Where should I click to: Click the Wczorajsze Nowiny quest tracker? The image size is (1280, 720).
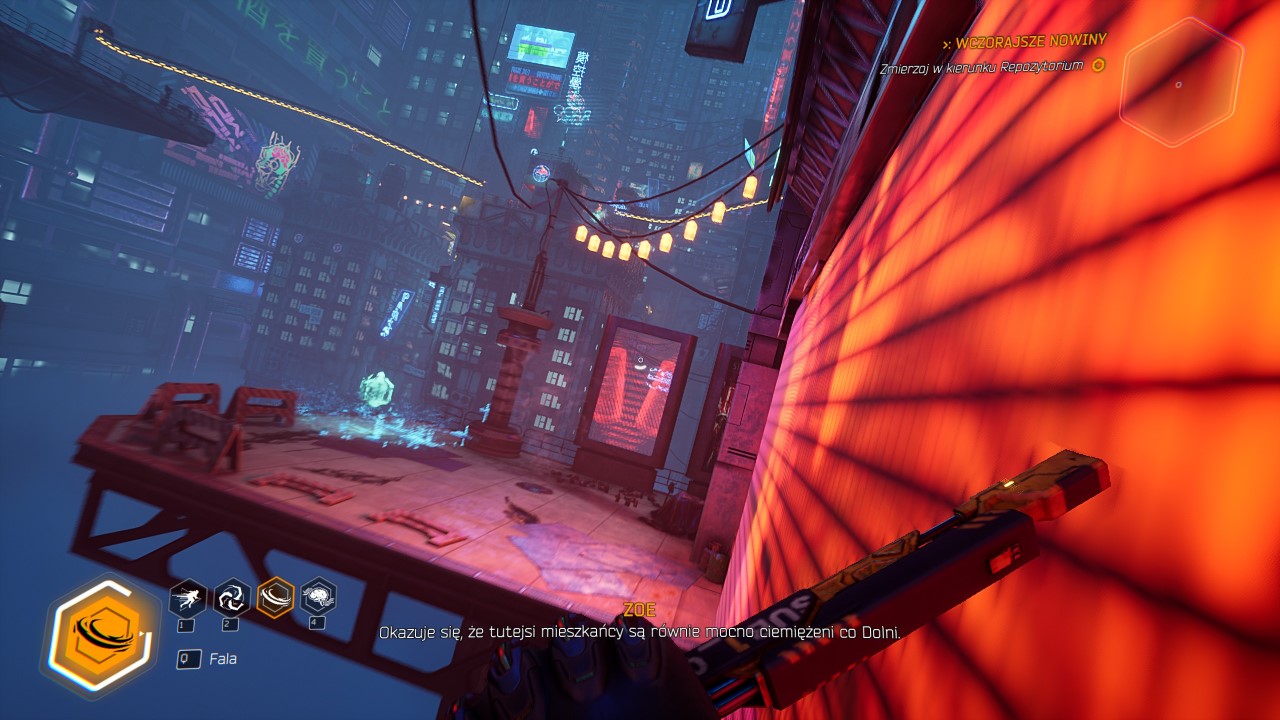pyautogui.click(x=1030, y=41)
